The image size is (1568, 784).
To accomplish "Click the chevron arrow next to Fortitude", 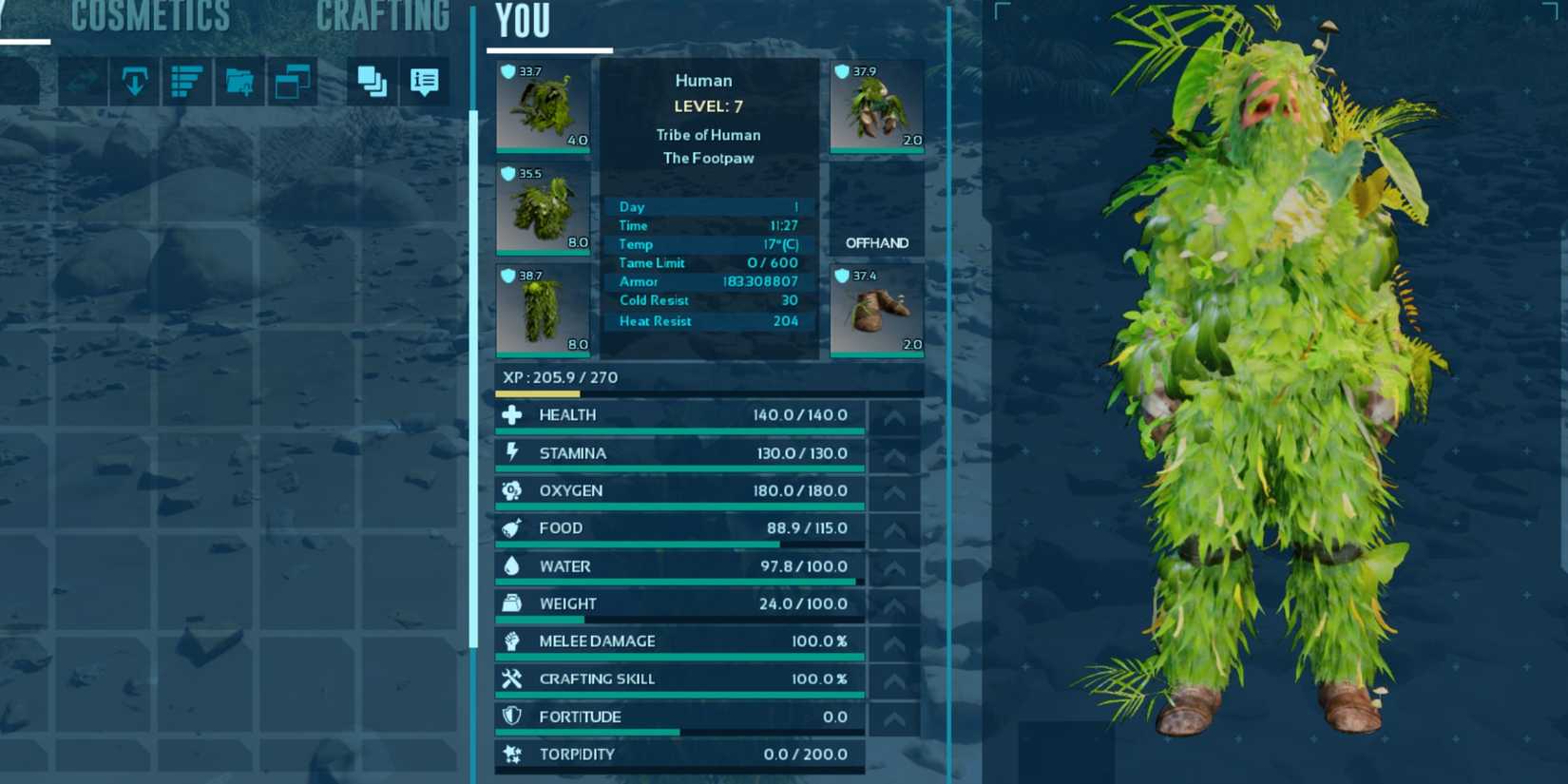I will point(893,717).
